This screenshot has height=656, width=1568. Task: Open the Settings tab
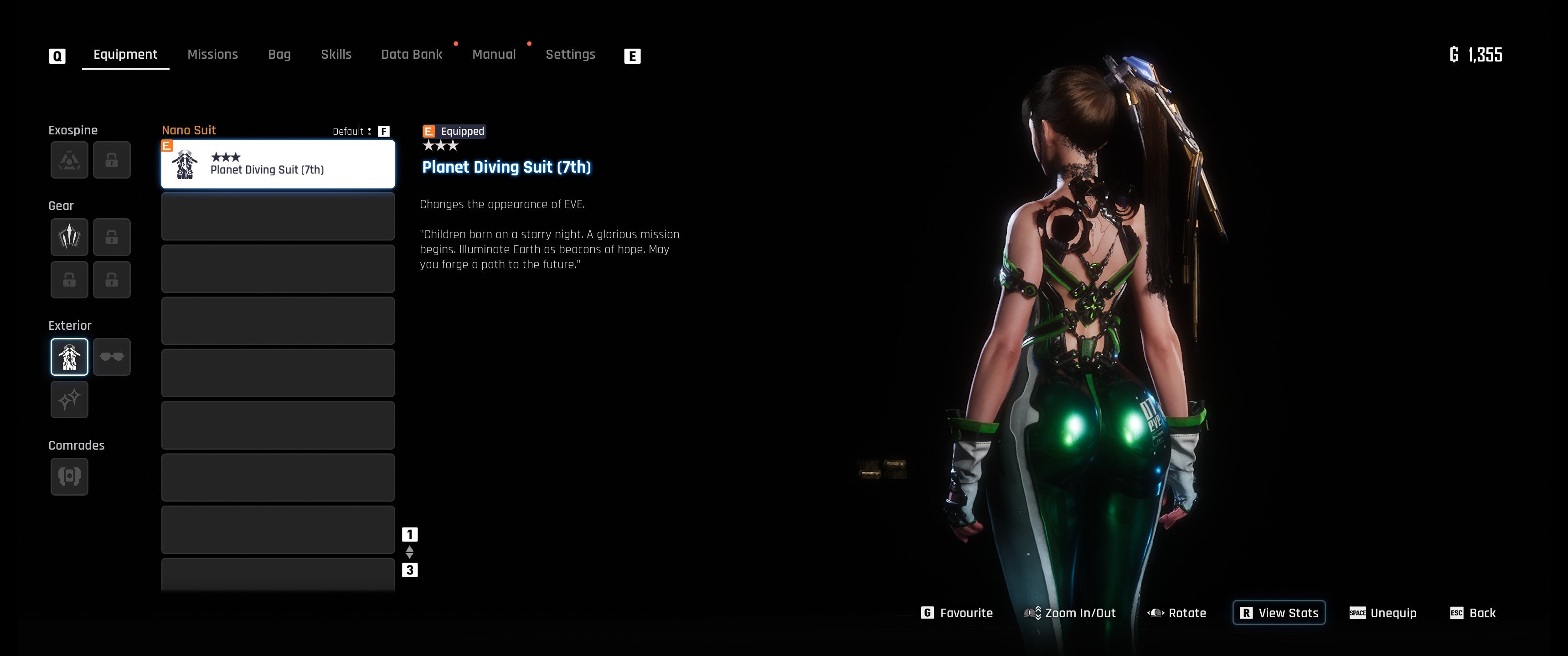570,55
